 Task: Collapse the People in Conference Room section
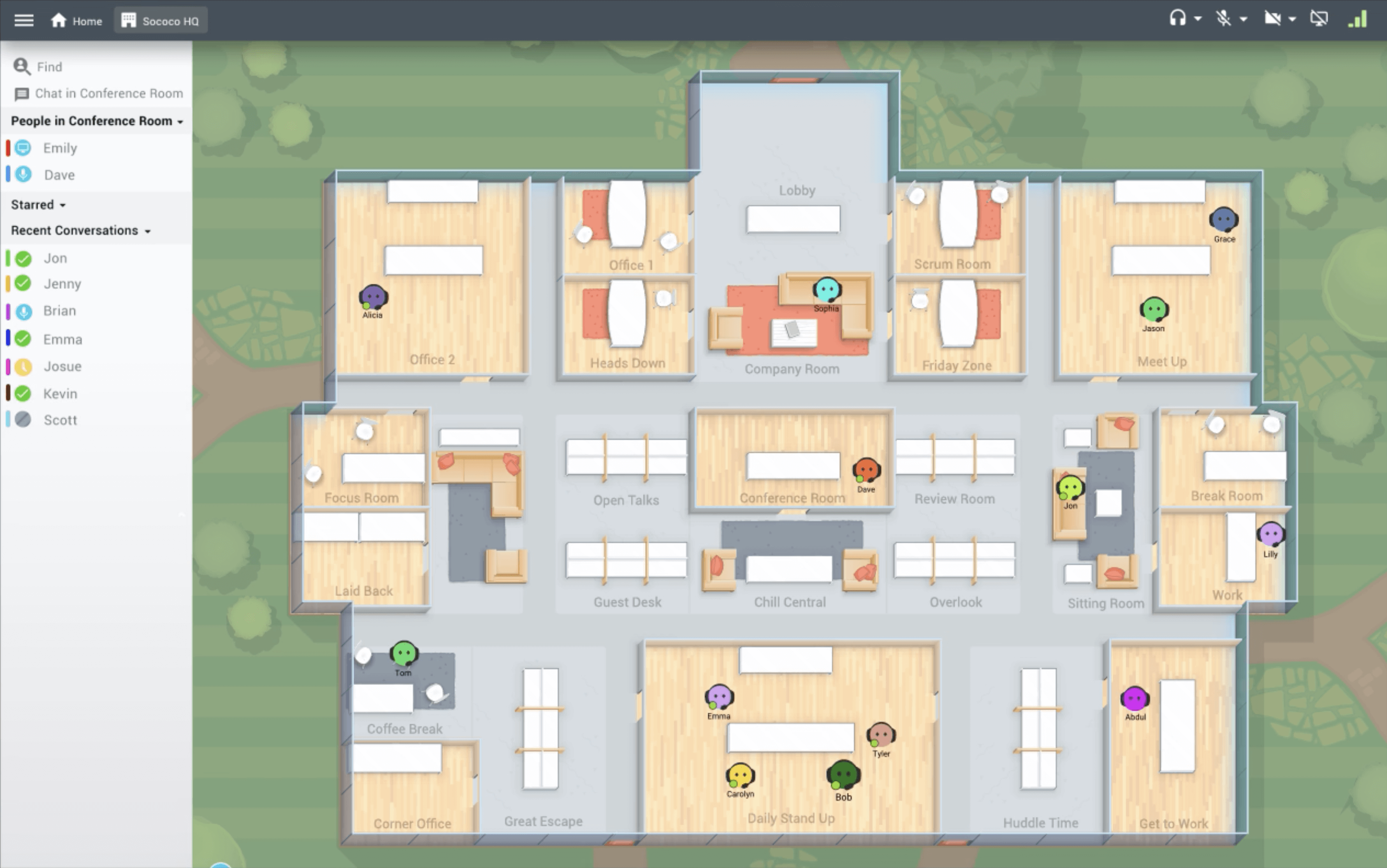pos(181,121)
